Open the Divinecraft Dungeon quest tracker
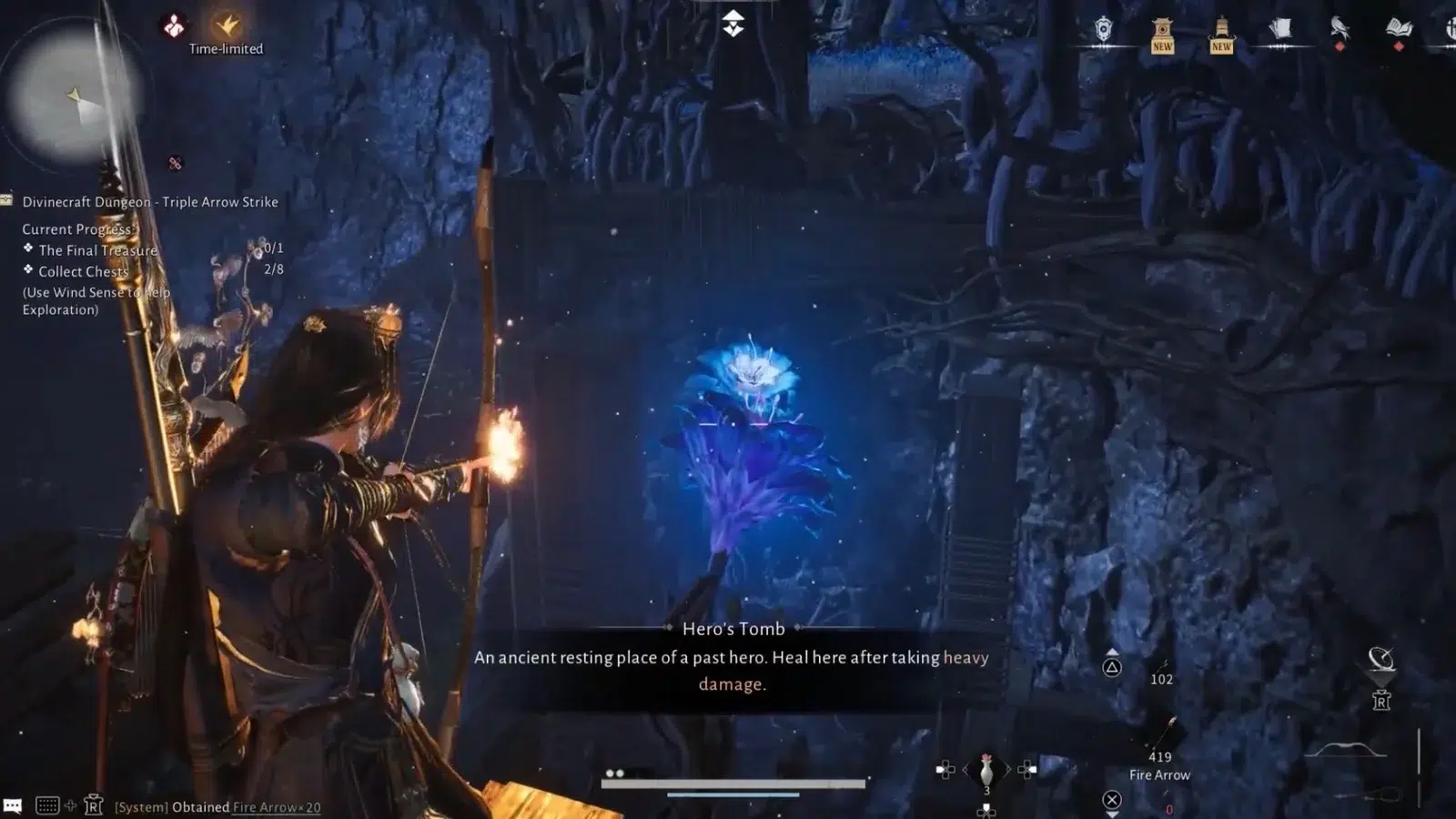This screenshot has width=1456, height=819. click(150, 202)
